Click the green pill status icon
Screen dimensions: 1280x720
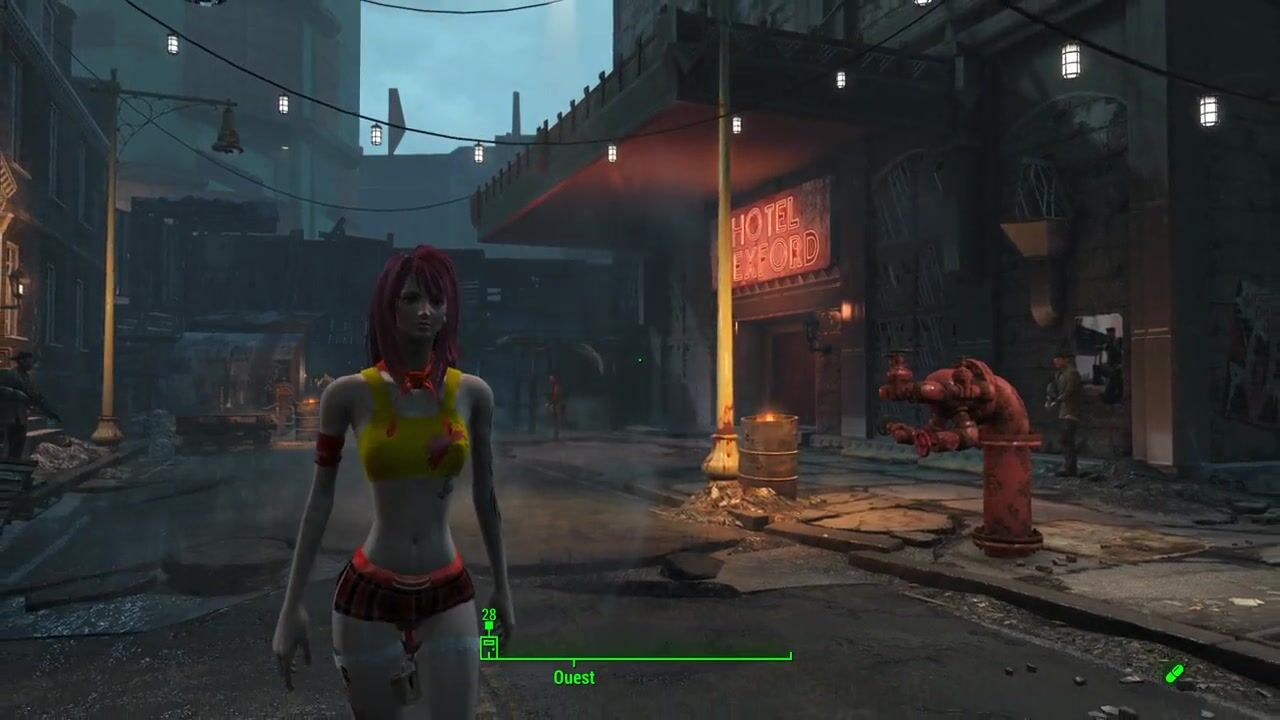pyautogui.click(x=1174, y=673)
